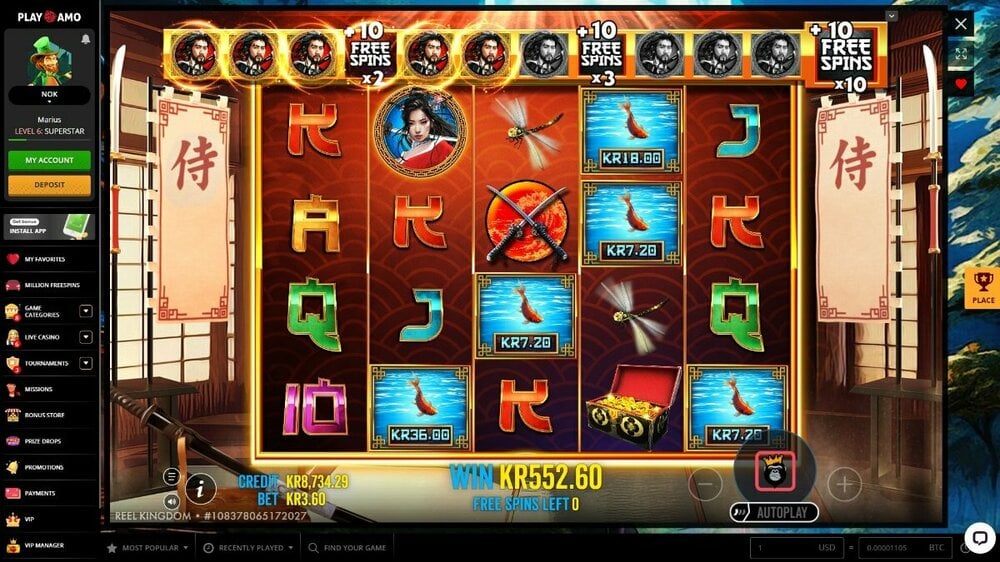Add the game to favorites with heart
Image resolution: width=1000 pixels, height=562 pixels.
961,84
